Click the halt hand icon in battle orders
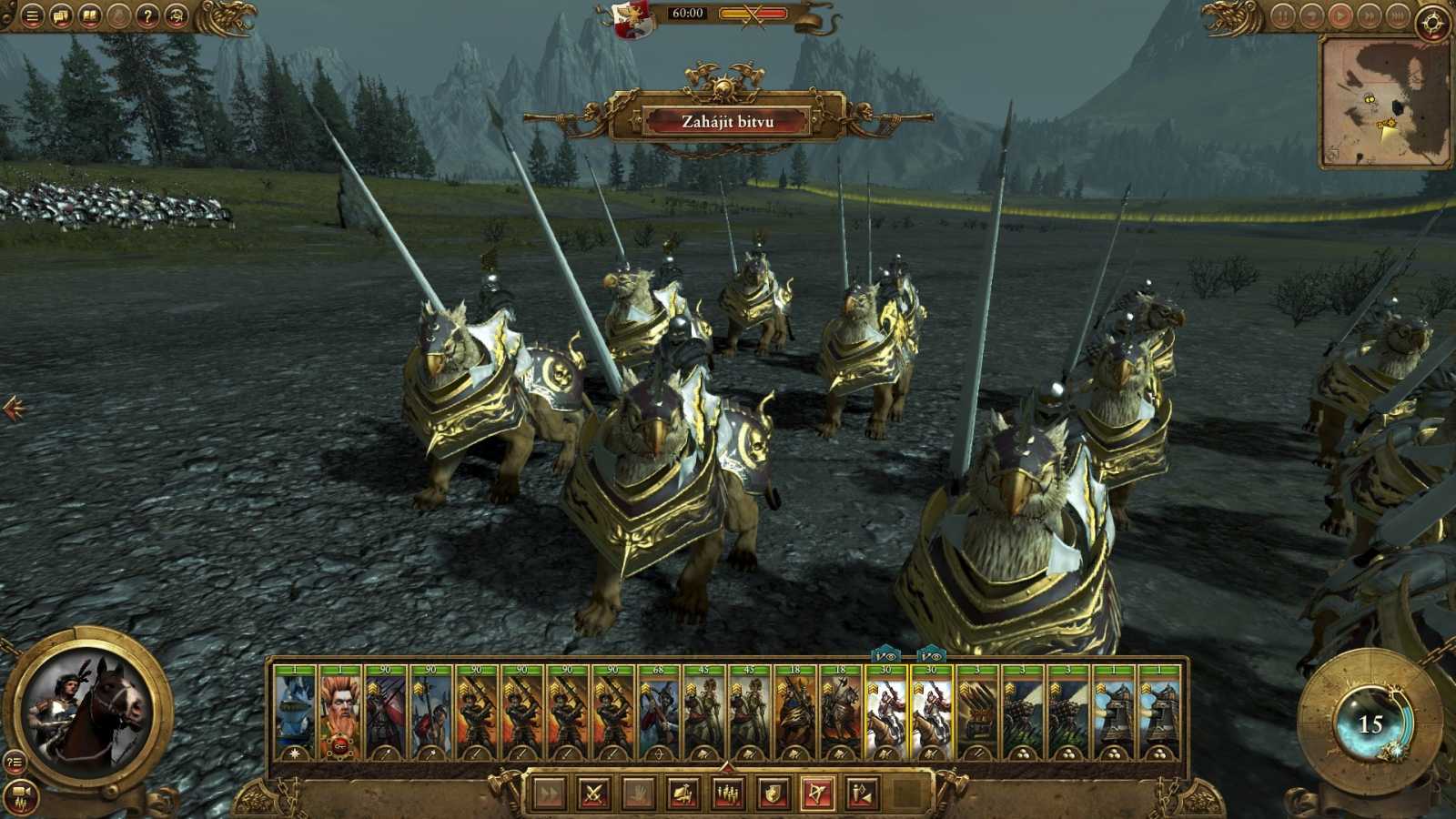 (638, 792)
